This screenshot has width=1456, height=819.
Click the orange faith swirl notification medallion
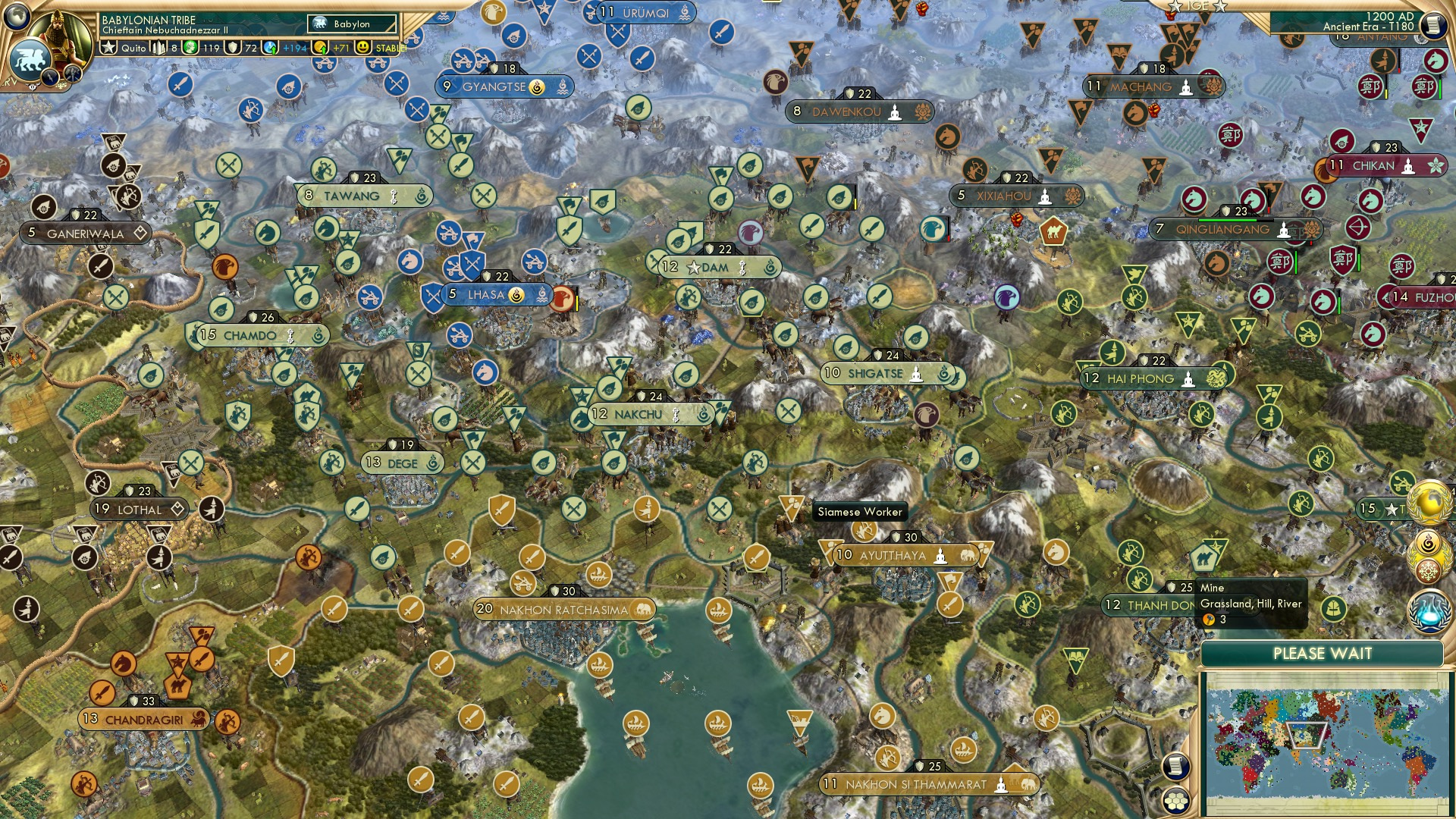click(x=1428, y=543)
